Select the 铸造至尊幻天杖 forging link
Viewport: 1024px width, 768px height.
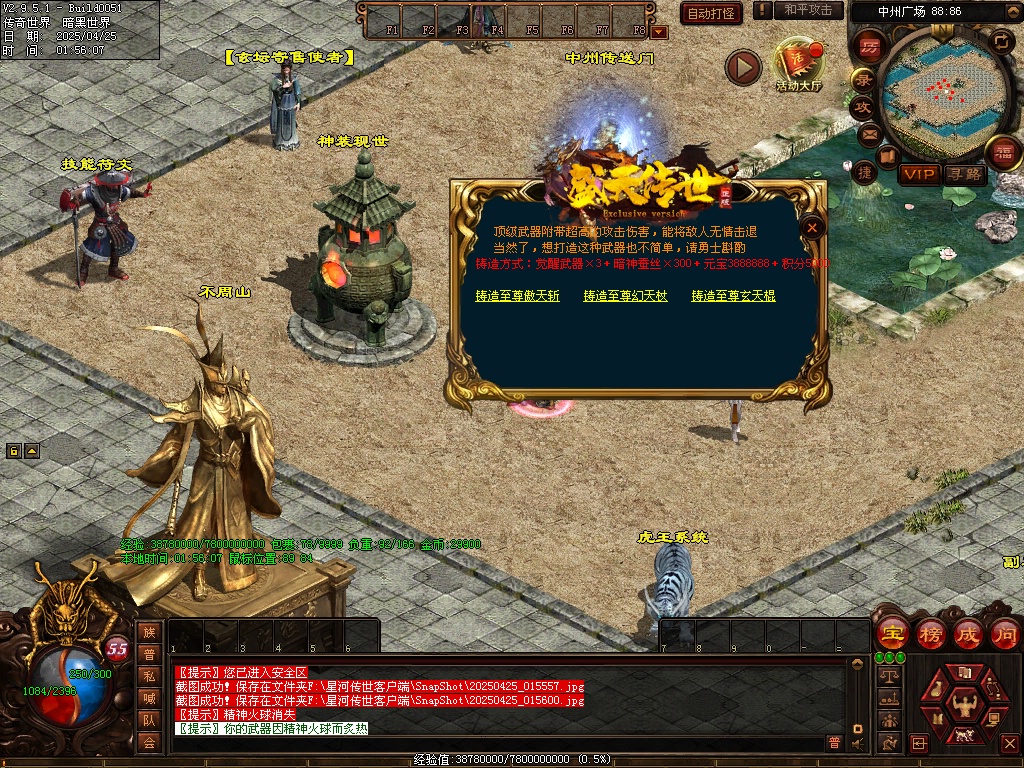pos(625,296)
